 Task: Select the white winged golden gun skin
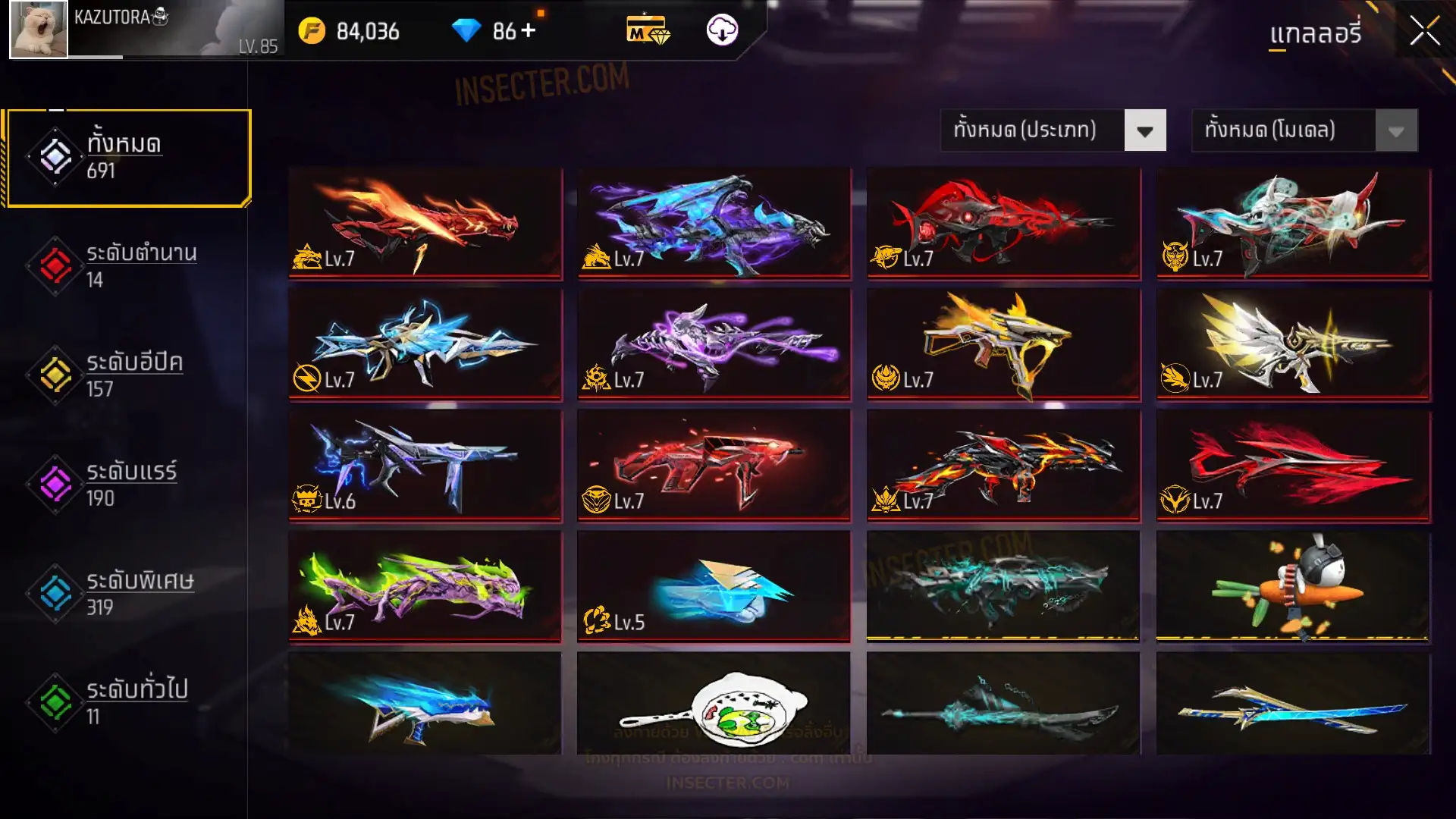point(1293,344)
